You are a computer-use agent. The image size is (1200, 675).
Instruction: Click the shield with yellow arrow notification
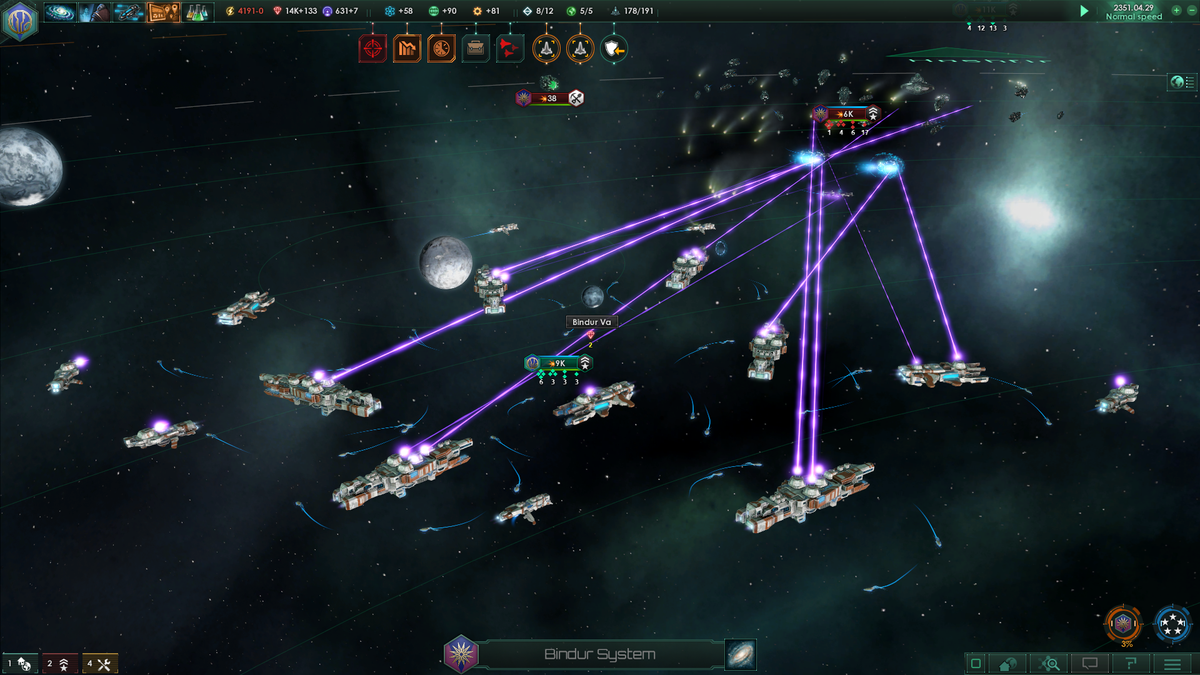pos(613,47)
